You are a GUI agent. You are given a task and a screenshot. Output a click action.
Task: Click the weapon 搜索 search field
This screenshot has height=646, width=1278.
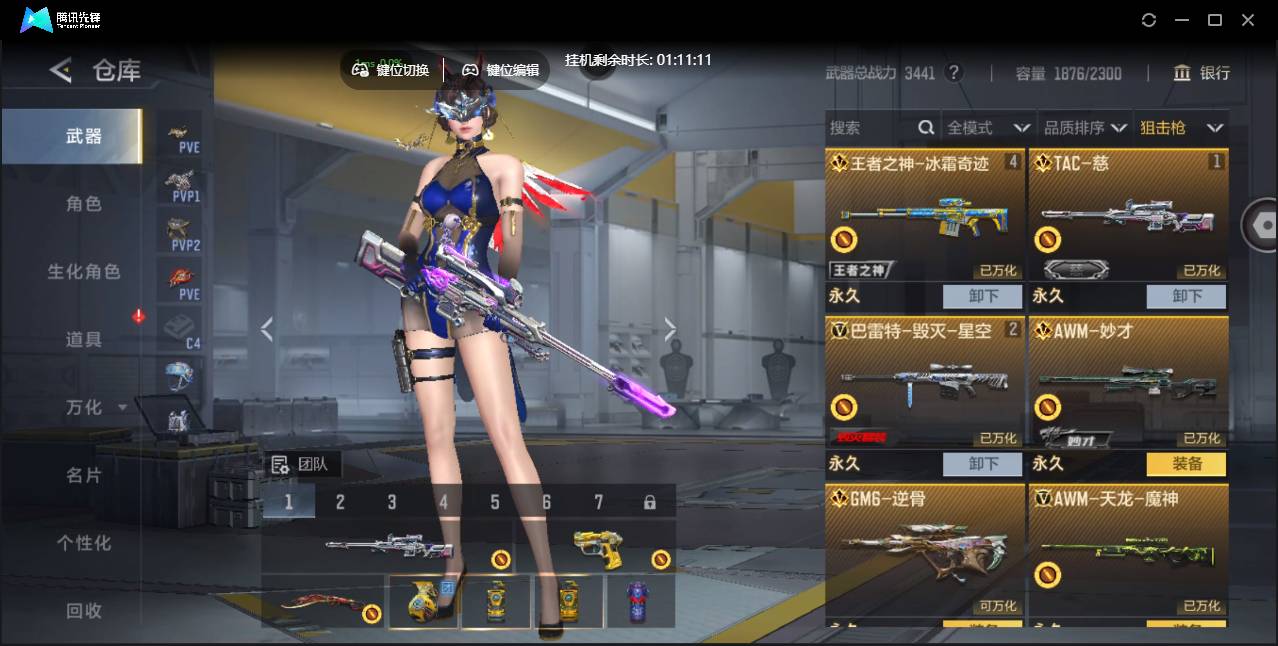(x=872, y=128)
